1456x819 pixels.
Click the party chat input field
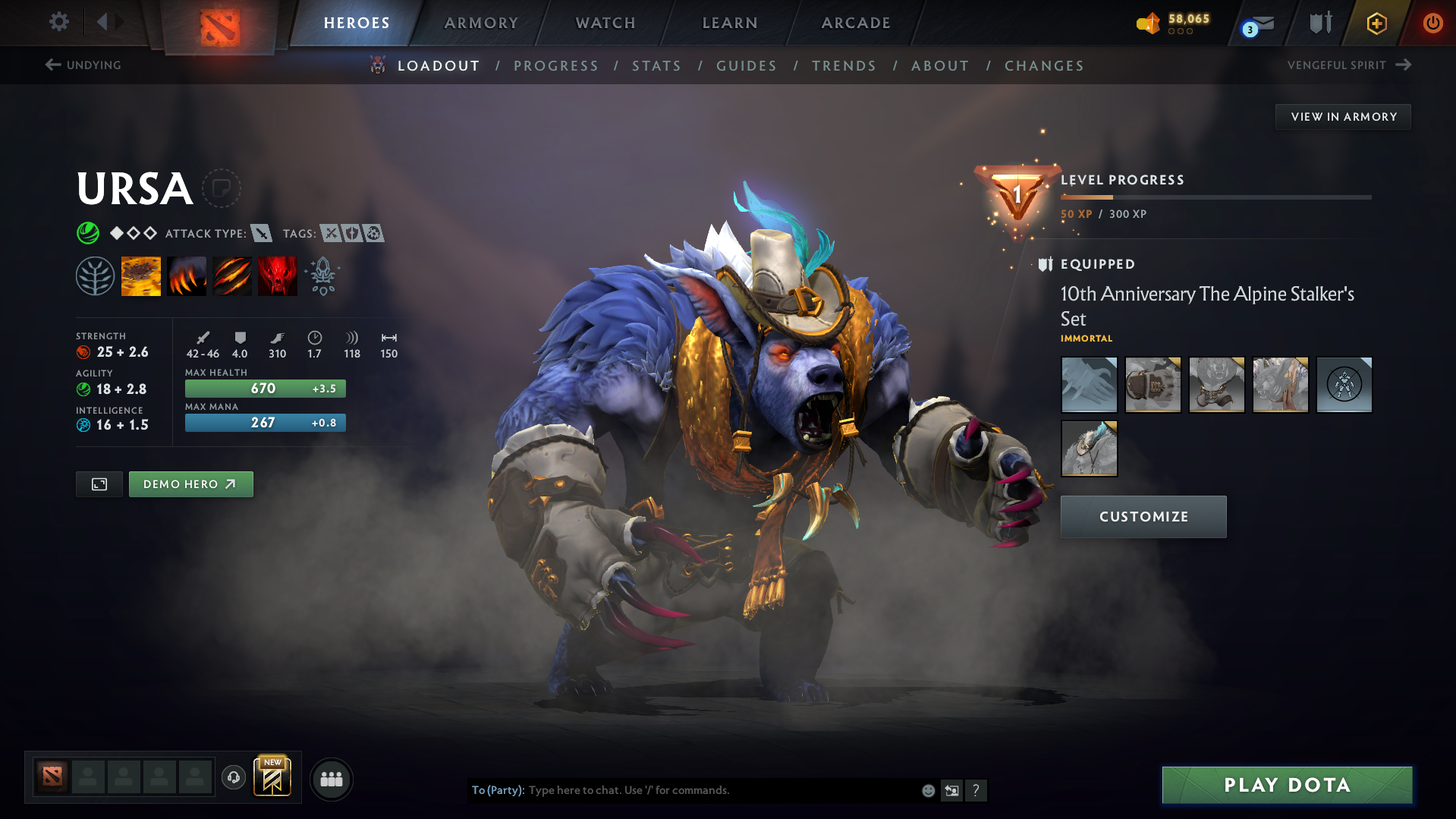683,790
